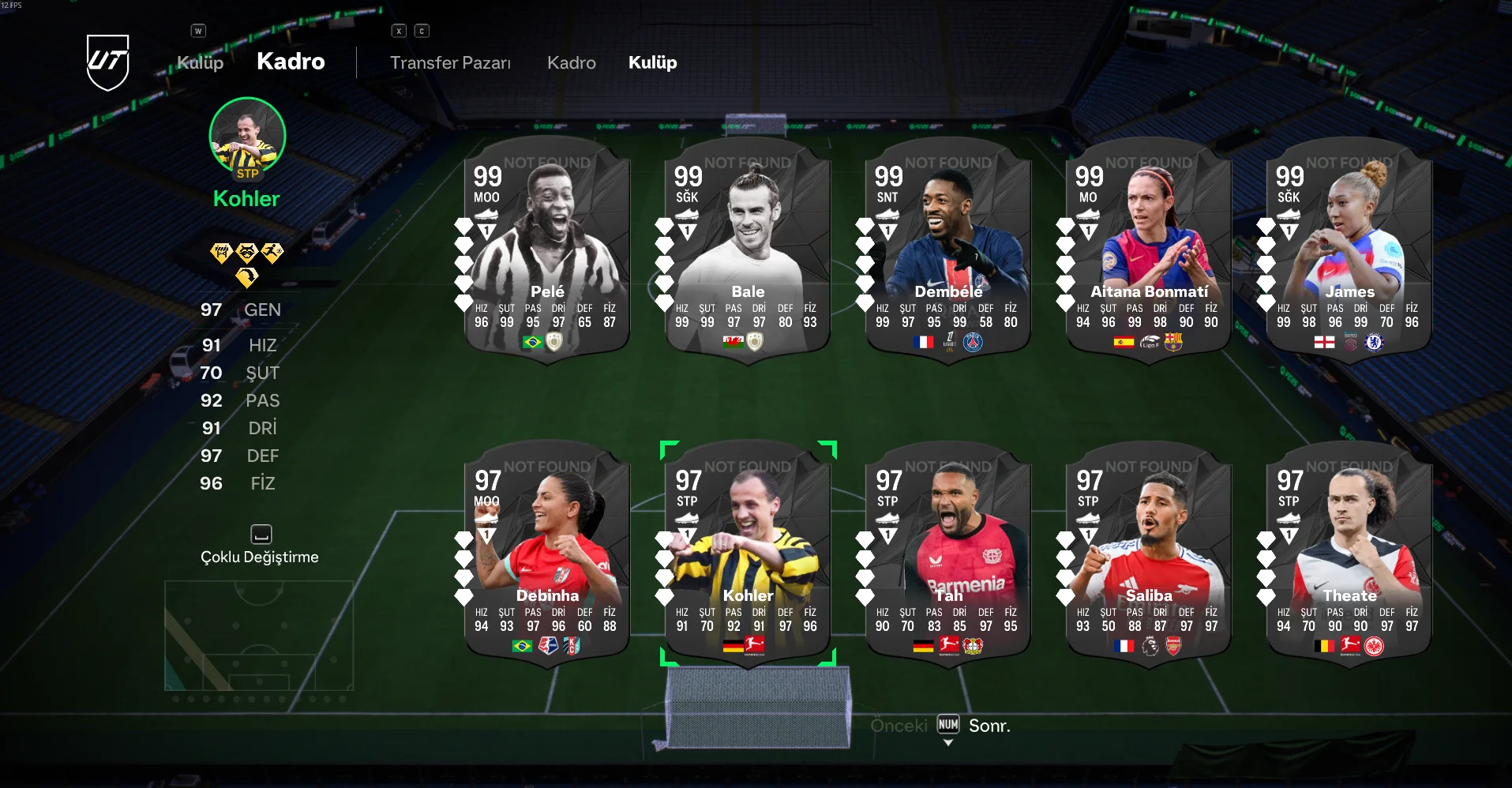Pick the Theate STP card
This screenshot has height=788, width=1512.
click(1349, 553)
